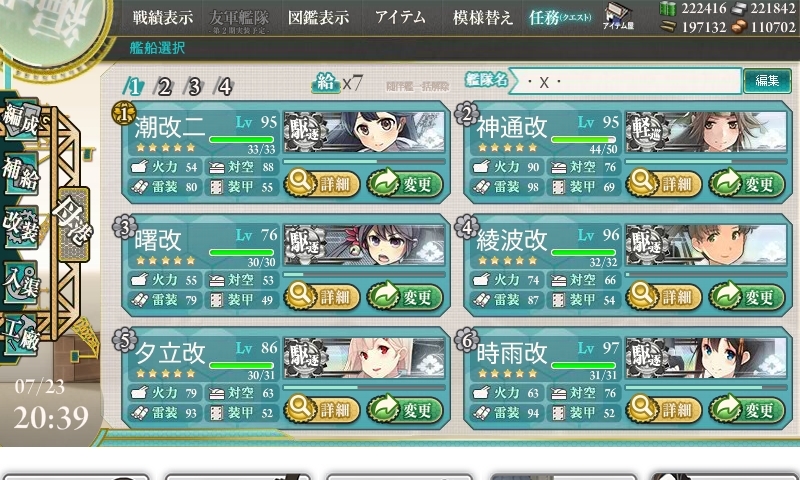Change the ship in 神通改's slot

[746, 183]
